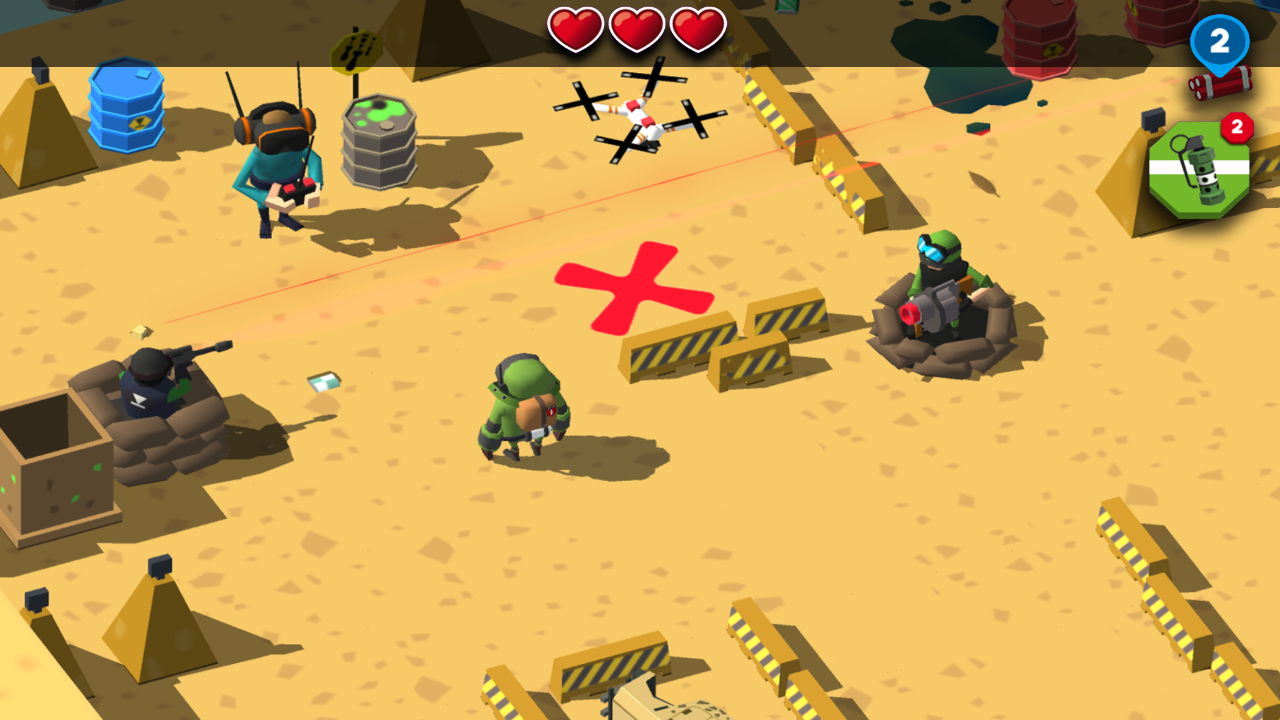Click the rightmost heart icon
Screen dimensions: 1280x720
click(x=698, y=28)
